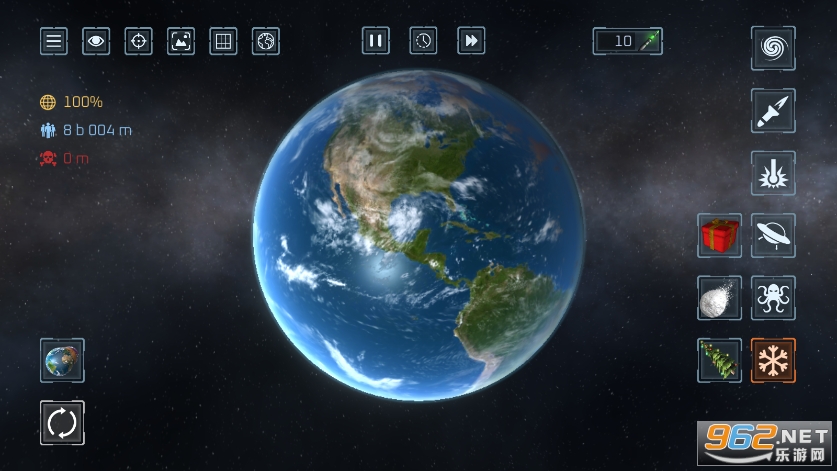Pick the Christmas tree weapon
The width and height of the screenshot is (837, 471).
pyautogui.click(x=719, y=360)
